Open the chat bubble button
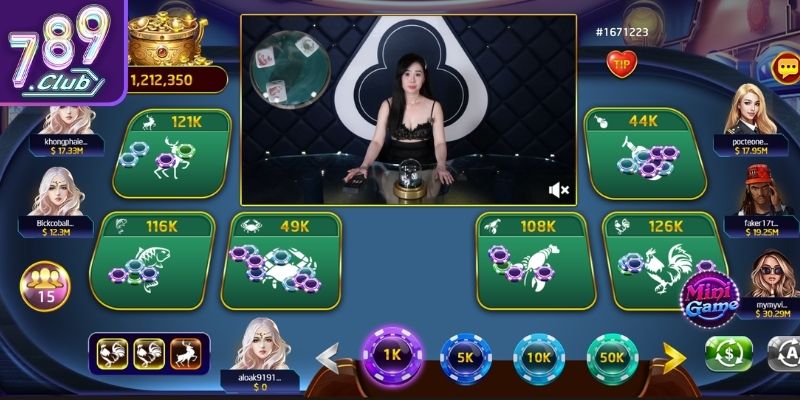800x400 pixels. [783, 68]
